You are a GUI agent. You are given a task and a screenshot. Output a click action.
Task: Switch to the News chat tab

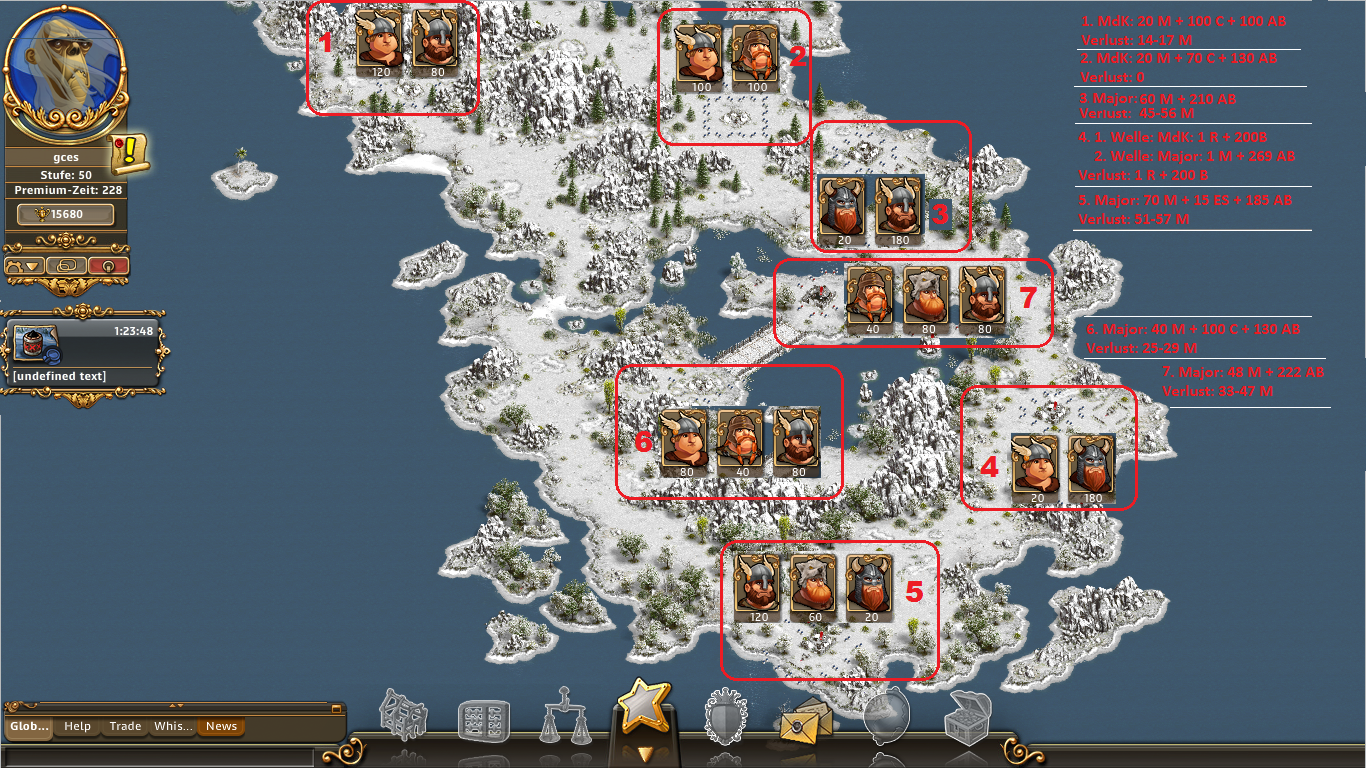pyautogui.click(x=221, y=727)
